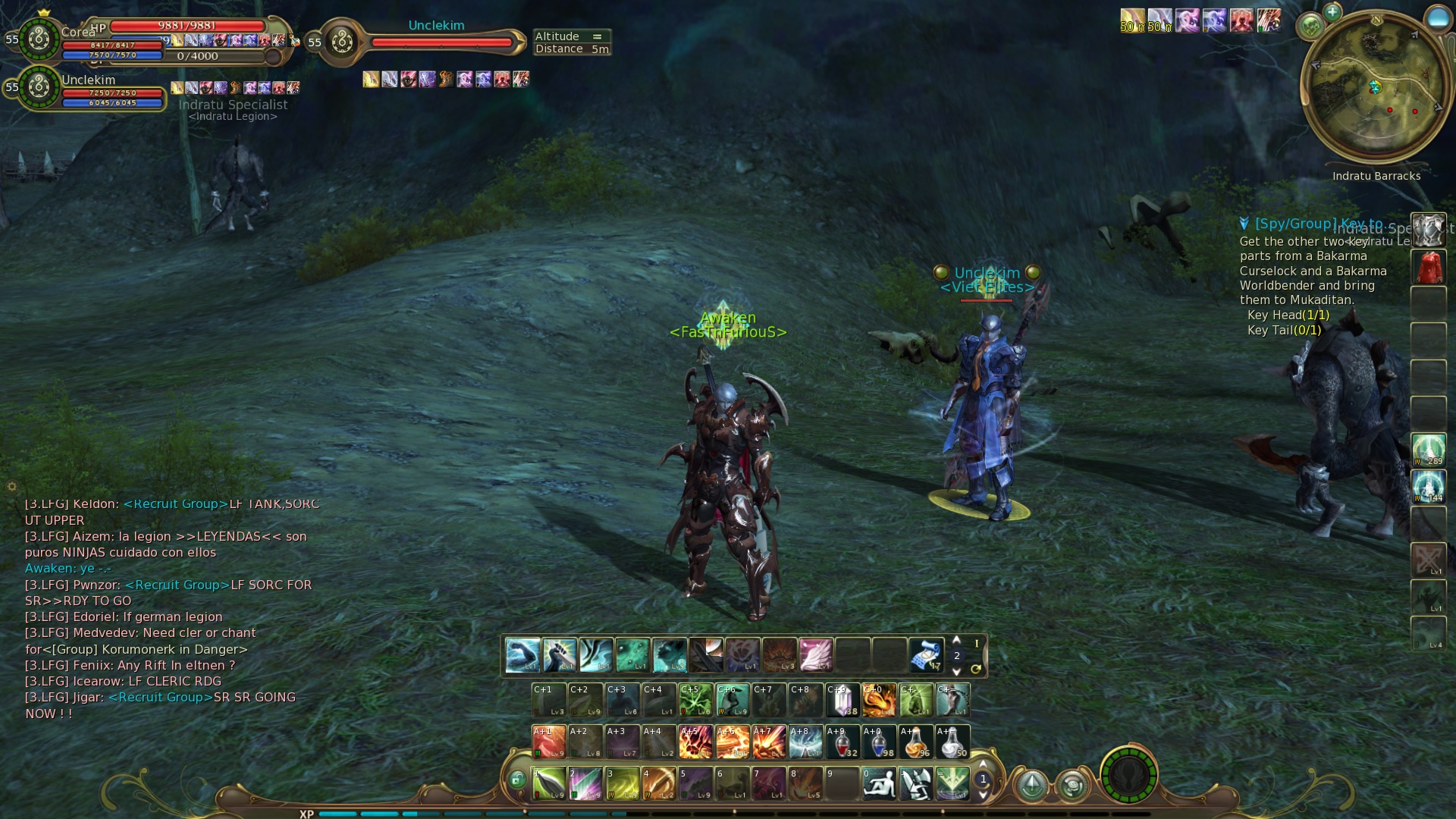The height and width of the screenshot is (819, 1456).
Task: Expand the [Spy/Group] Key quest tracker entry
Action: point(1244,224)
